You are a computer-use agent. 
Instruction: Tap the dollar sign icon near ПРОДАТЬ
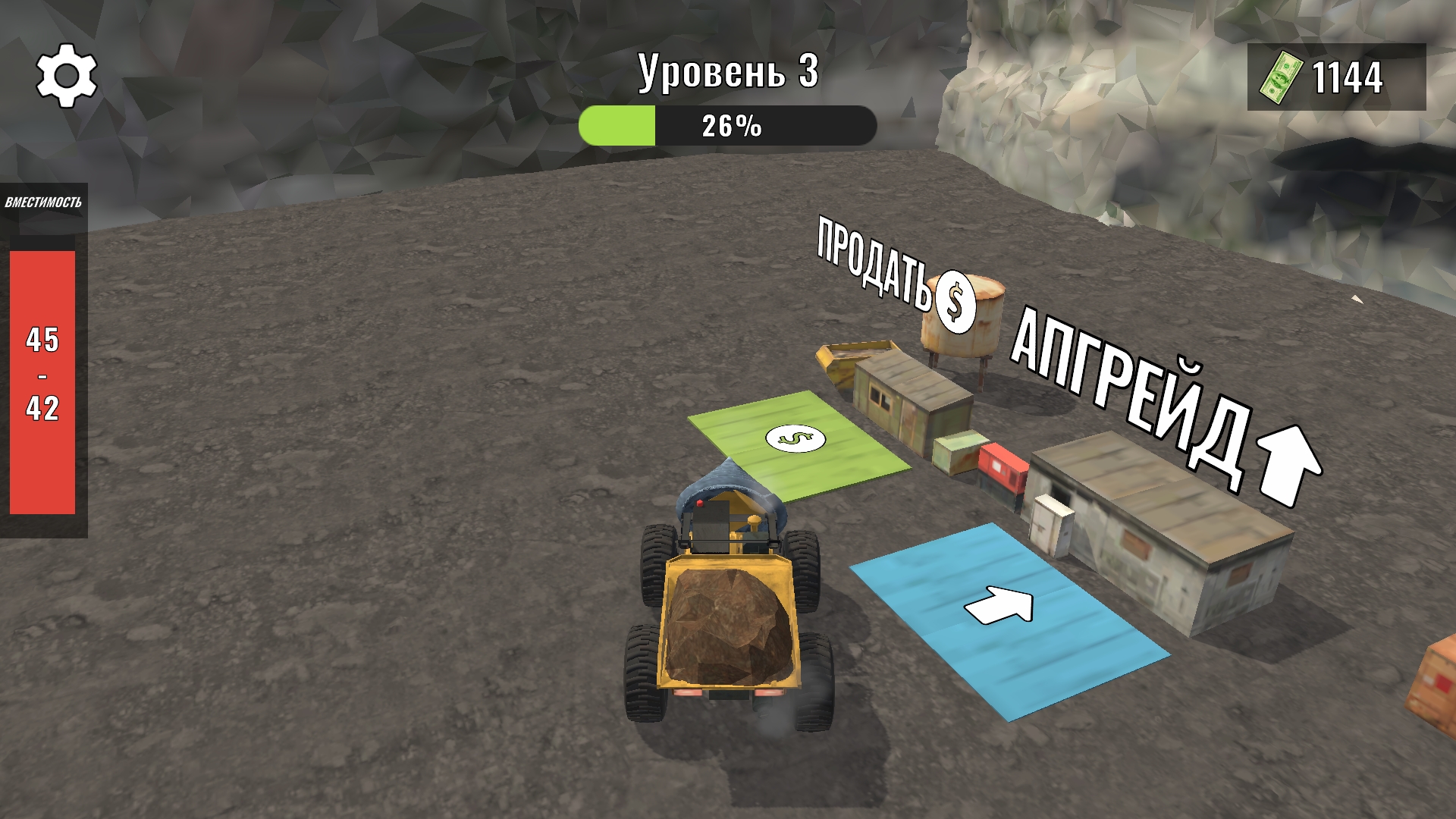[x=955, y=302]
